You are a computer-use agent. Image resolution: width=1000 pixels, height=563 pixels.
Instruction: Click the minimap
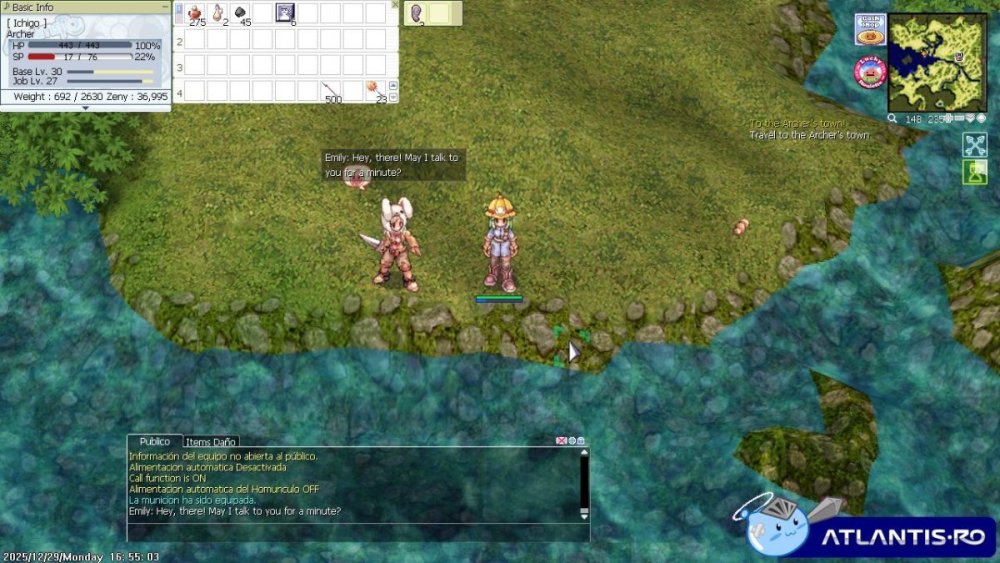tap(937, 62)
